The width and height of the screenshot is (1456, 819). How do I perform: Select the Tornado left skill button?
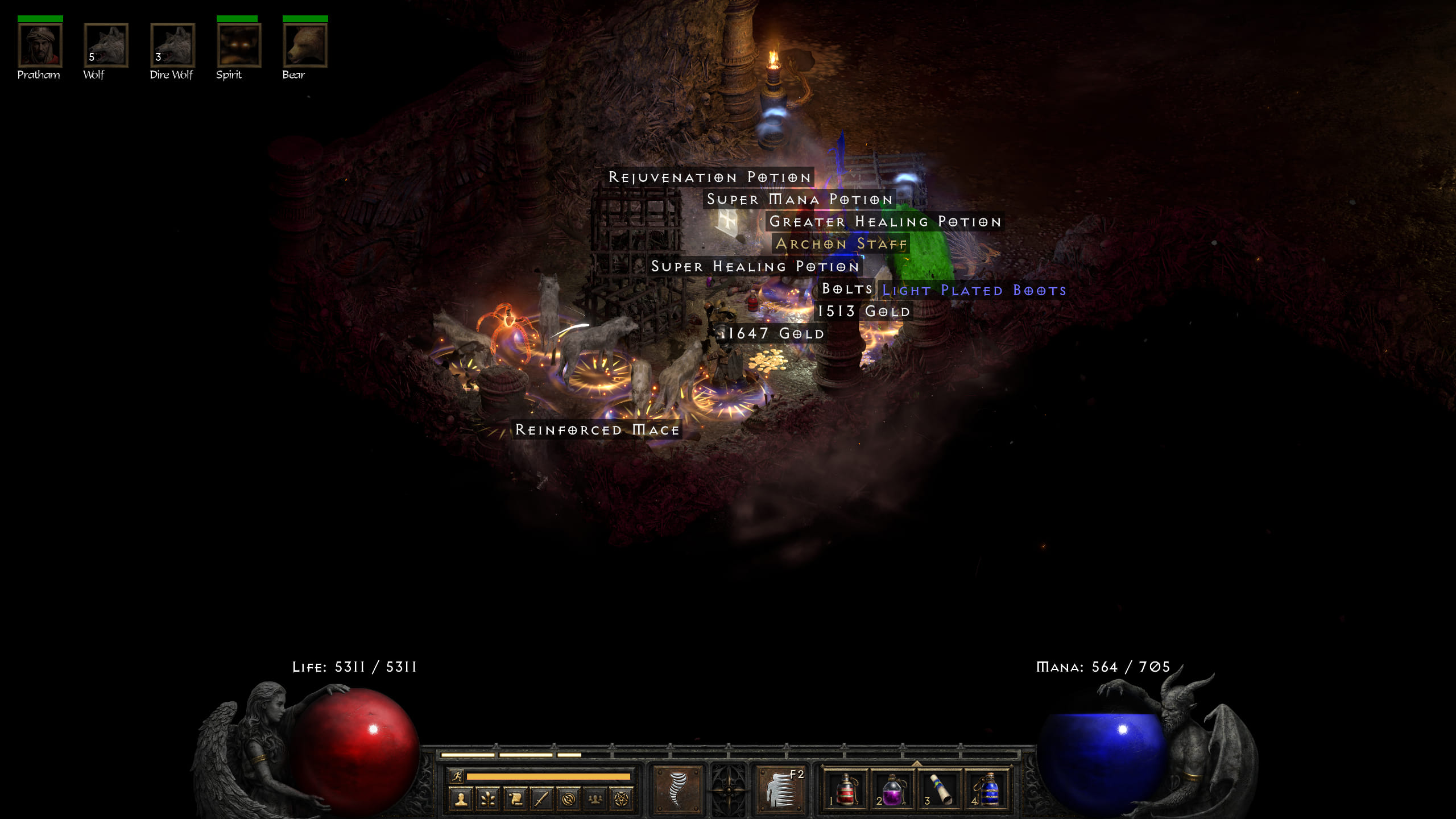(x=677, y=789)
